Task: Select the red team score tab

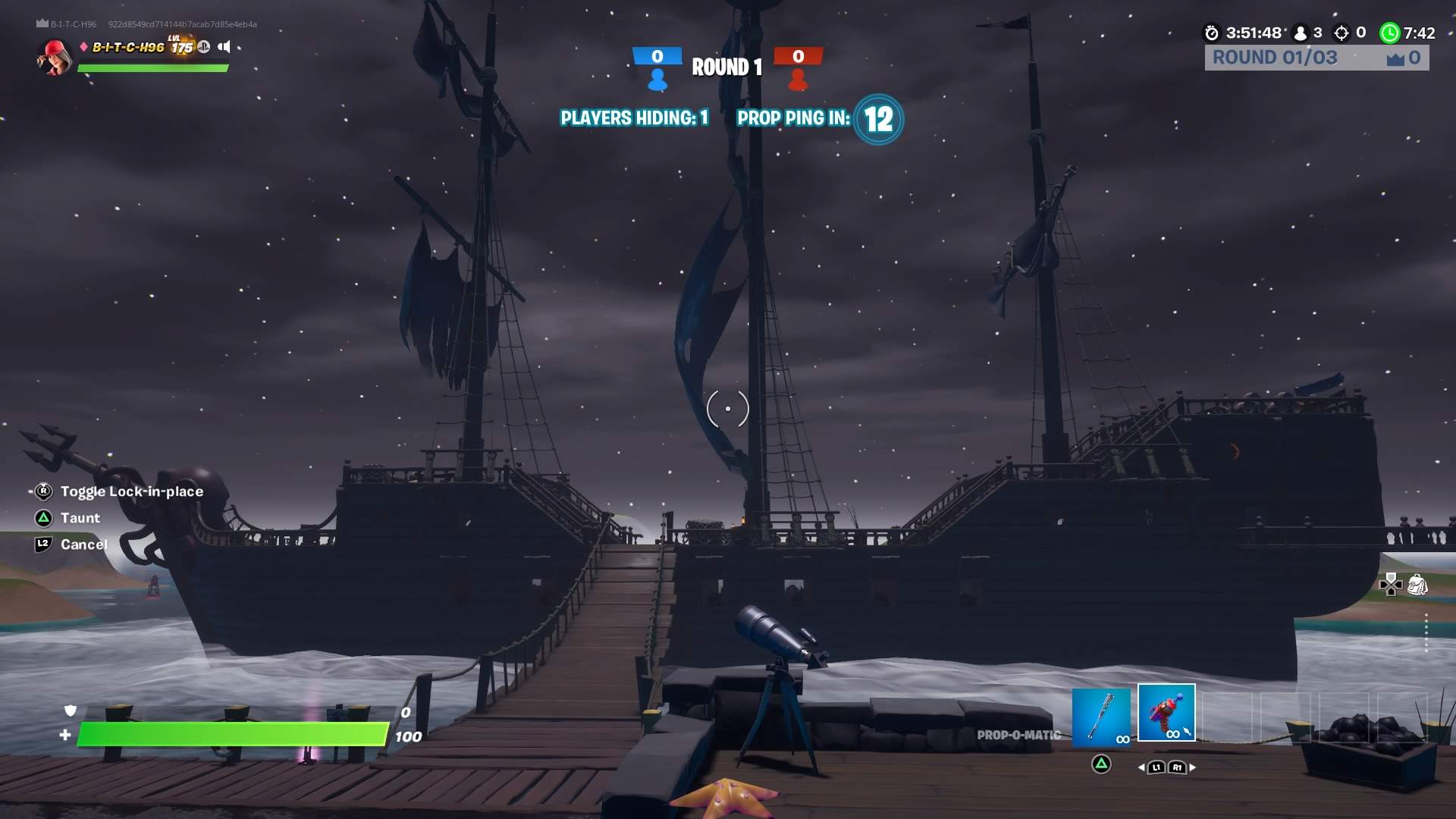Action: pyautogui.click(x=798, y=54)
